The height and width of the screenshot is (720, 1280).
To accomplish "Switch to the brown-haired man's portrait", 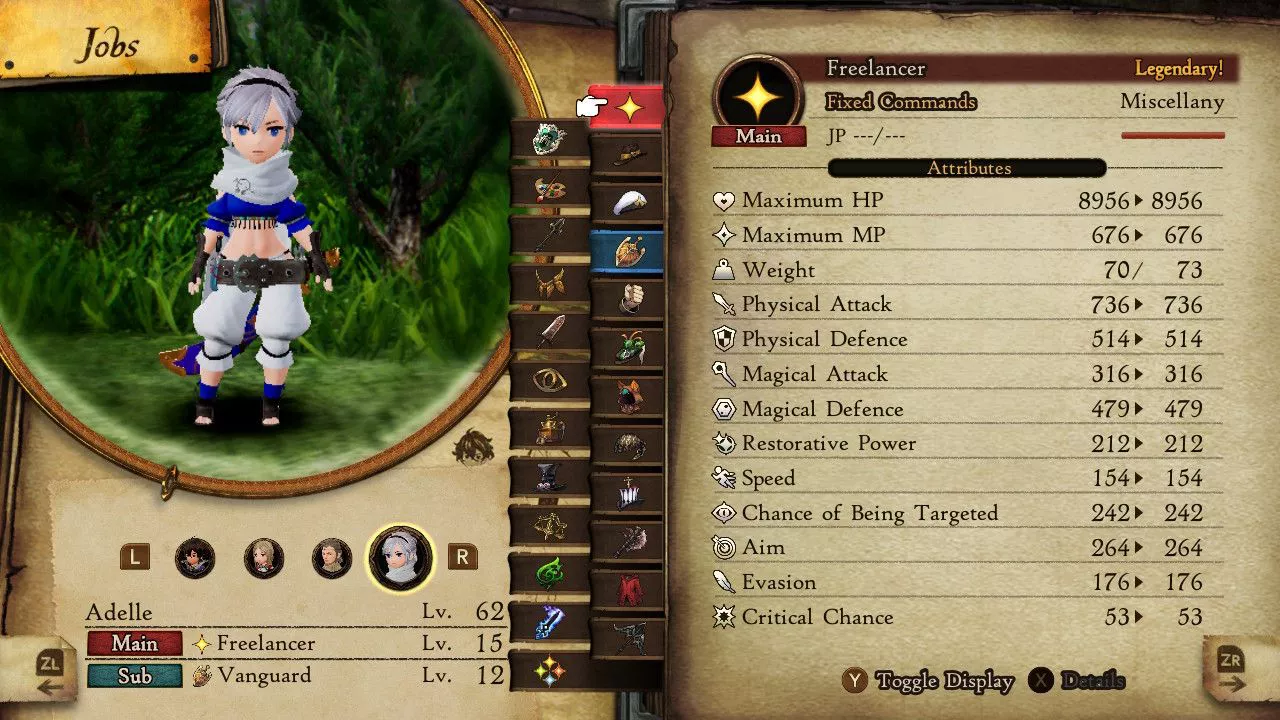I will (332, 558).
